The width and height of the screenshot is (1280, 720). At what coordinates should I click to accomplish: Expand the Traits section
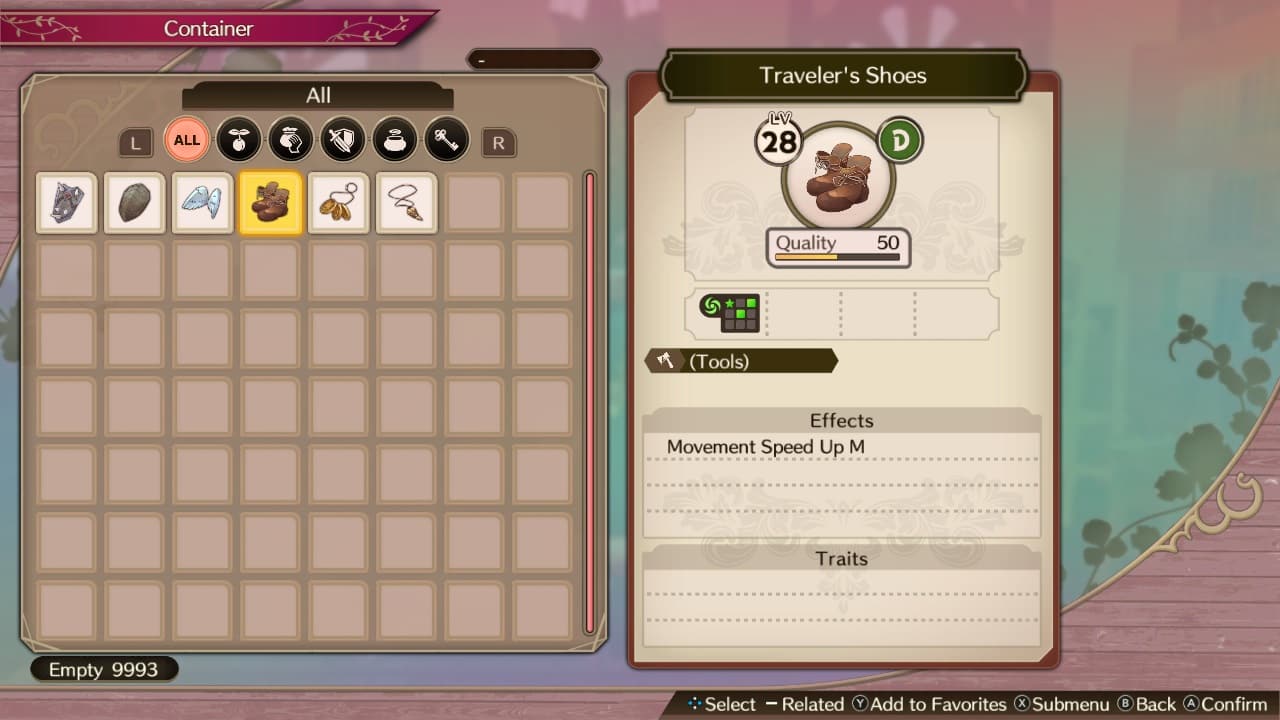click(x=841, y=559)
